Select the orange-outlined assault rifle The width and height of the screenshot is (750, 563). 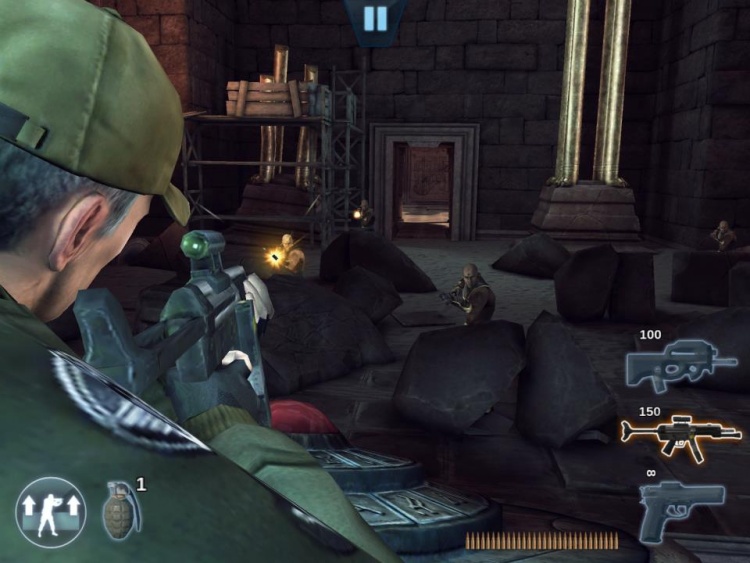point(681,435)
